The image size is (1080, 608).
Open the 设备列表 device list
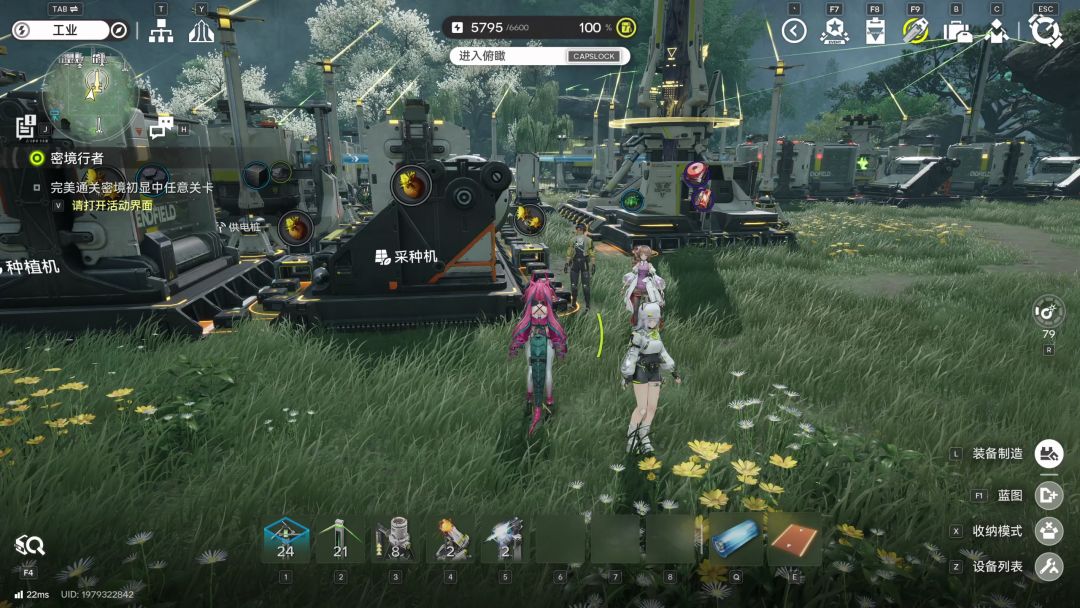coord(1048,567)
